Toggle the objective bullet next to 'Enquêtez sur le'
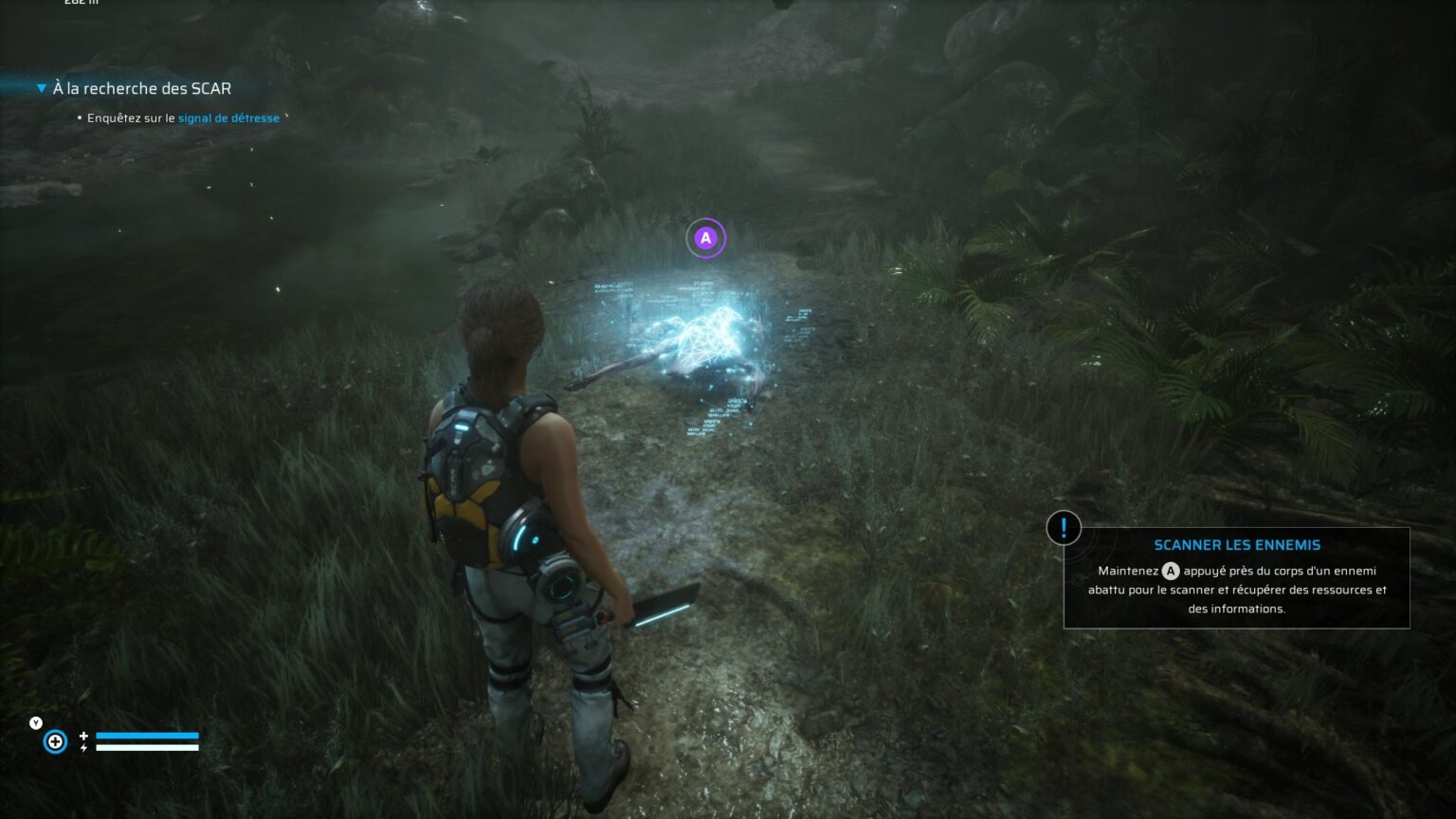The image size is (1456, 819). tap(79, 118)
